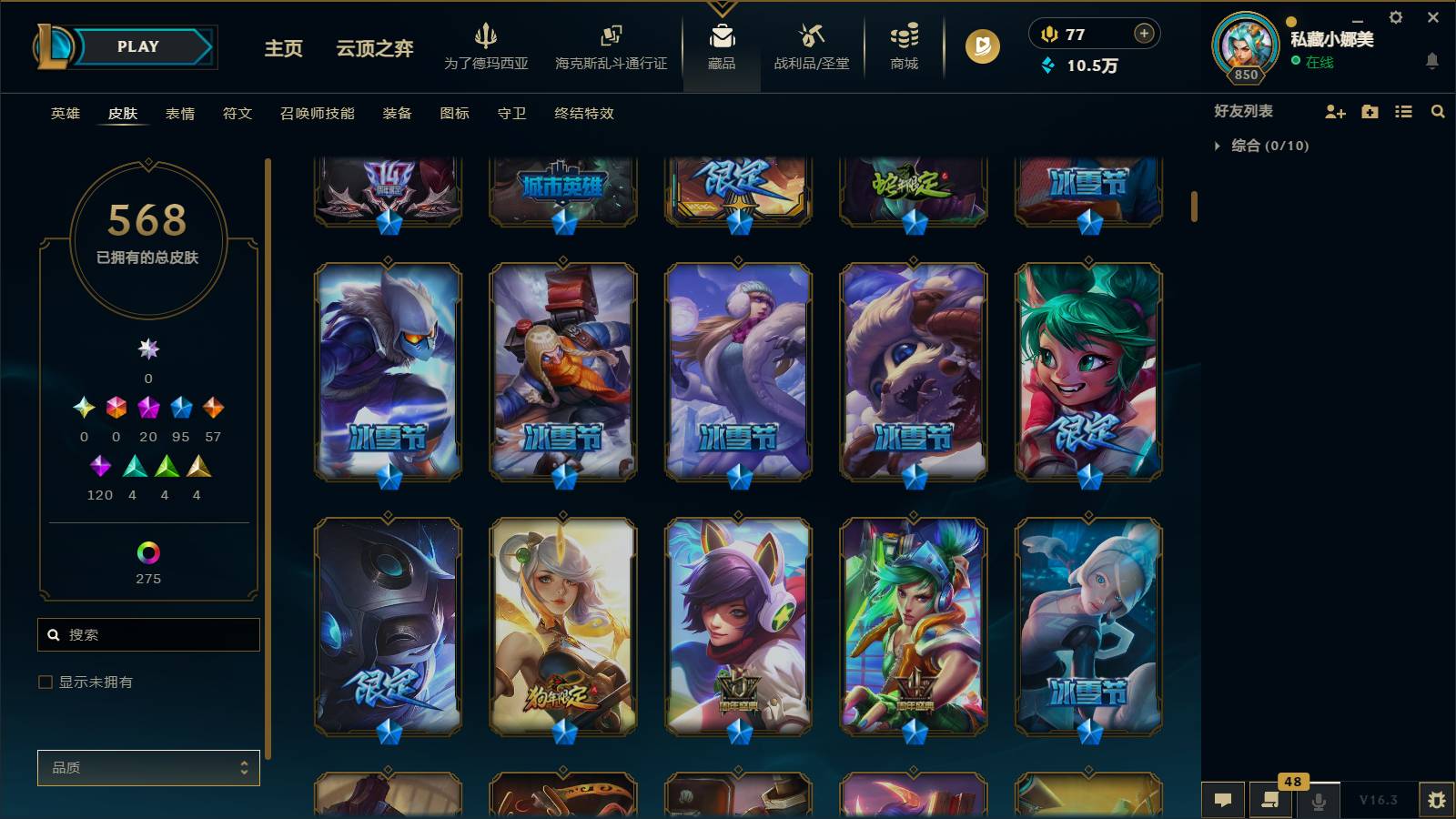
Task: Switch to the 符文 tab
Action: tap(236, 114)
